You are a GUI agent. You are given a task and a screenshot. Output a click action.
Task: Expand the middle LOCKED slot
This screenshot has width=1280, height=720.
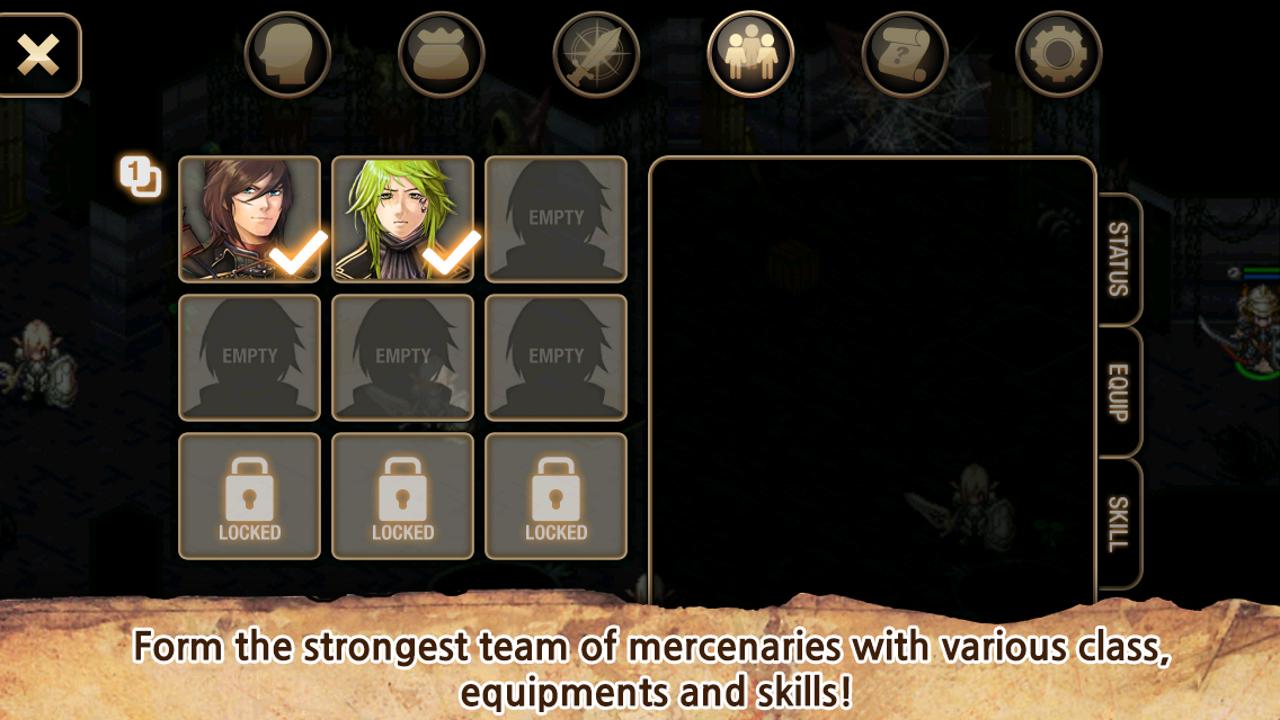point(402,495)
